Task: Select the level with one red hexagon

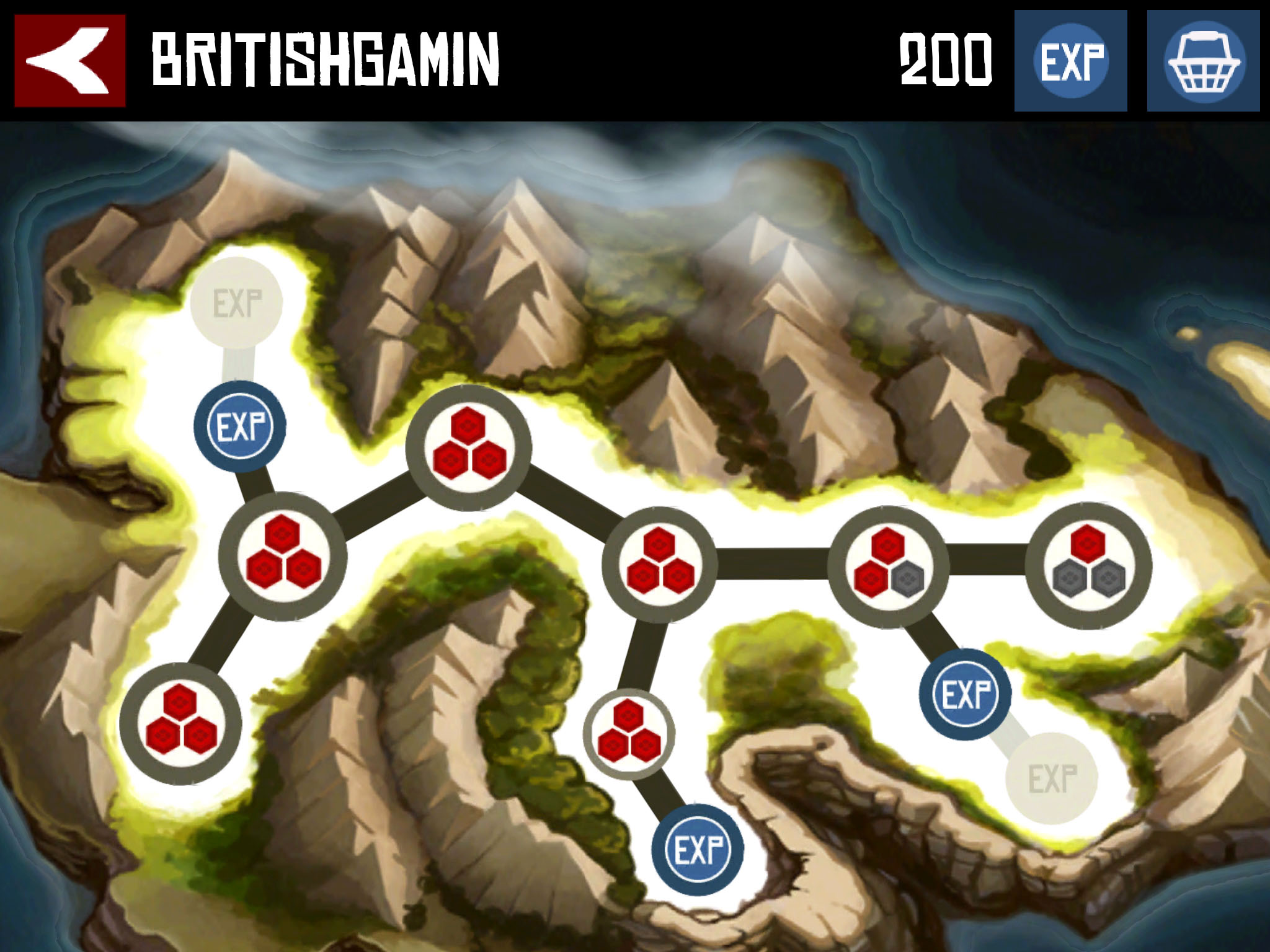Action: click(x=1088, y=565)
